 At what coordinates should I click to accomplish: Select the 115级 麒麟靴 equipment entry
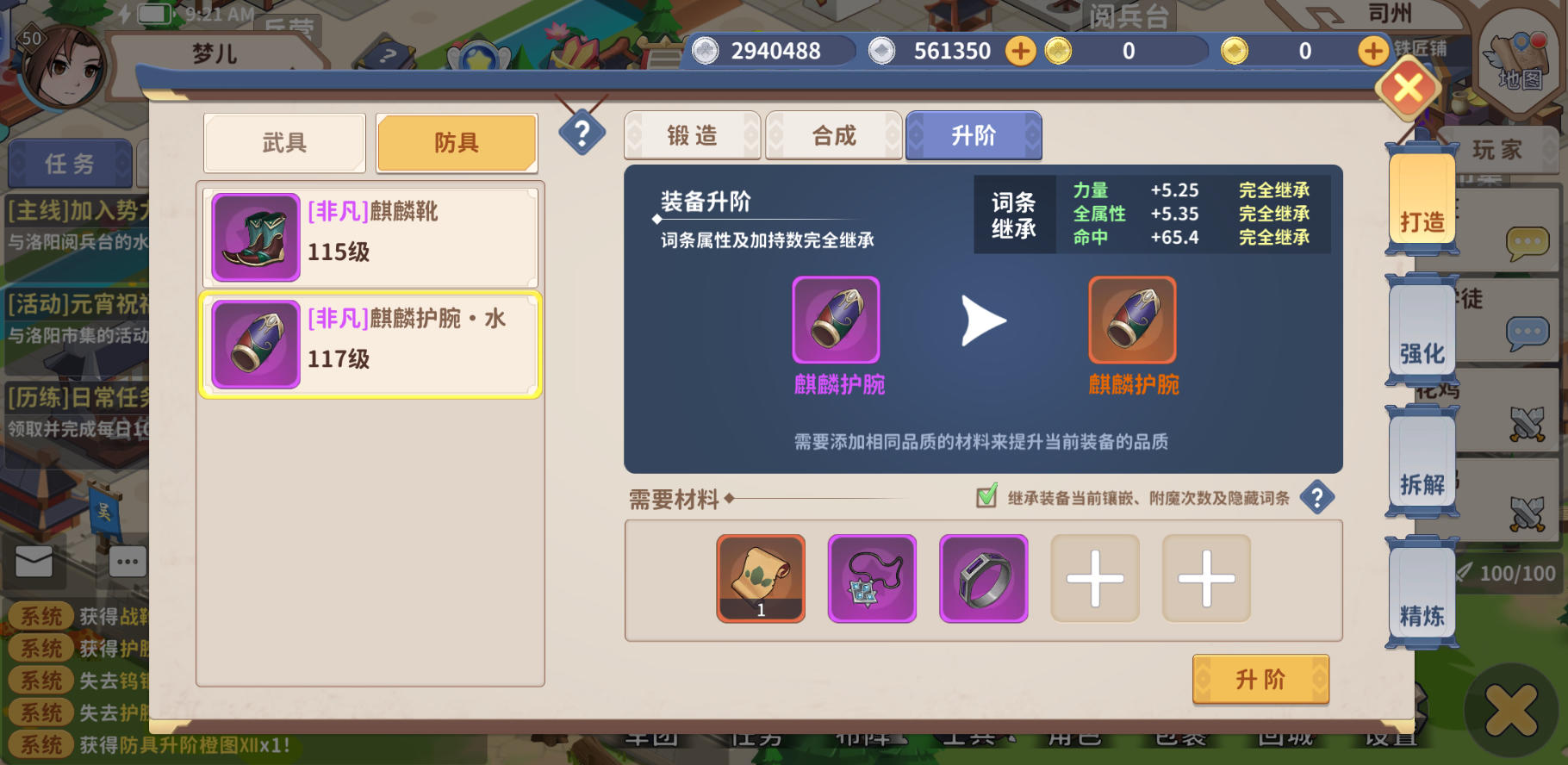pyautogui.click(x=370, y=236)
